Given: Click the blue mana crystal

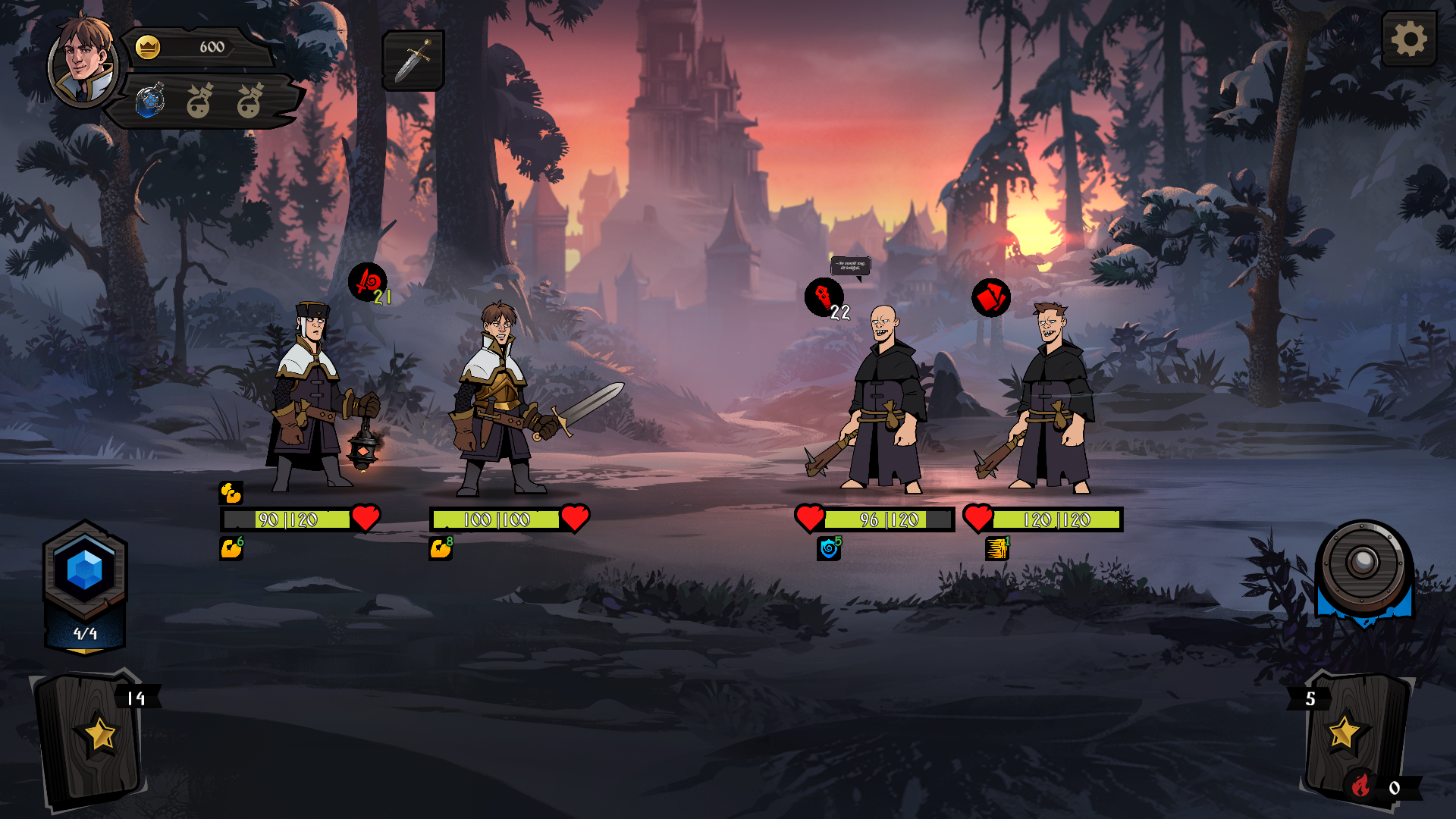Looking at the screenshot, I should coord(85,570).
